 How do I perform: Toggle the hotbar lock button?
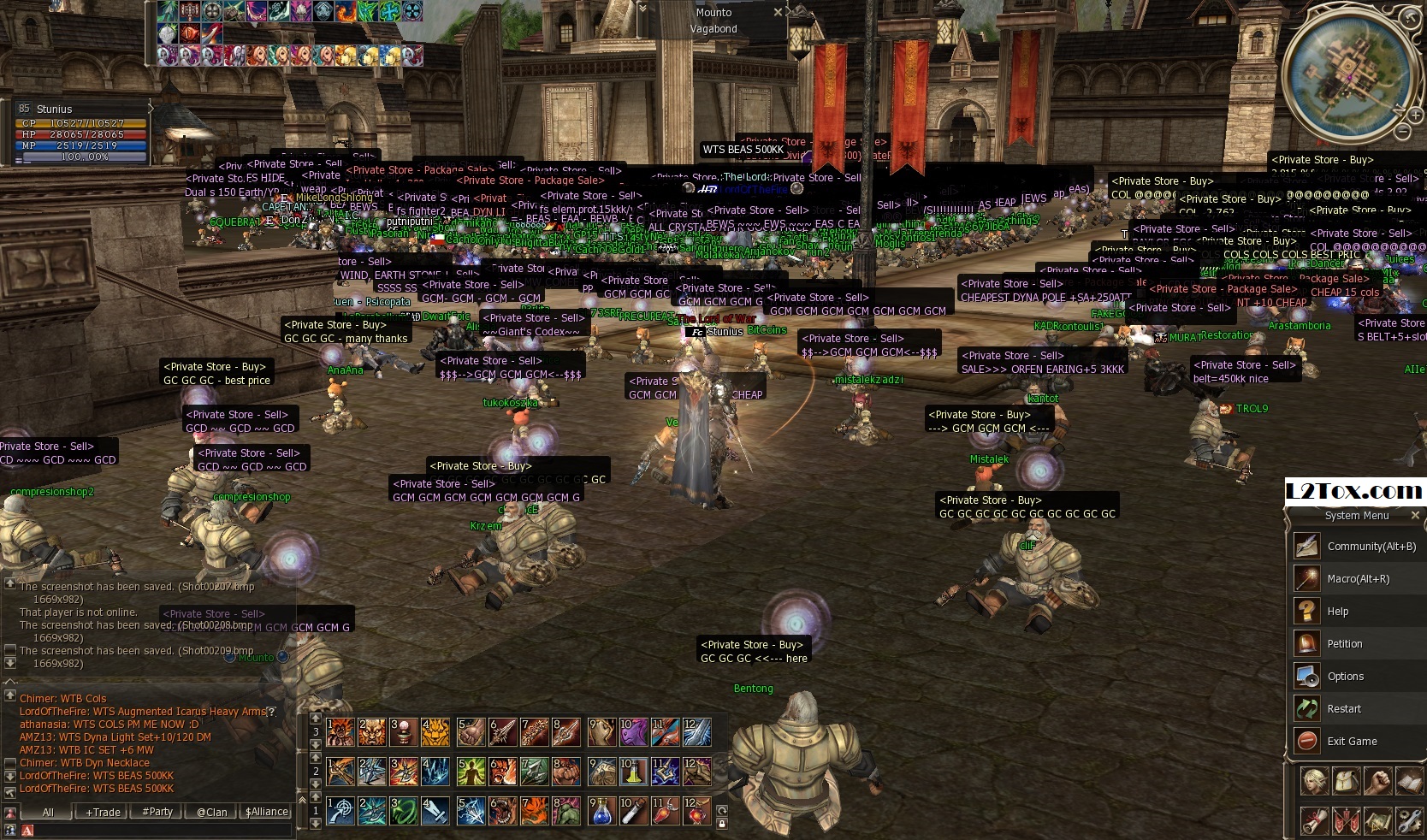click(722, 824)
